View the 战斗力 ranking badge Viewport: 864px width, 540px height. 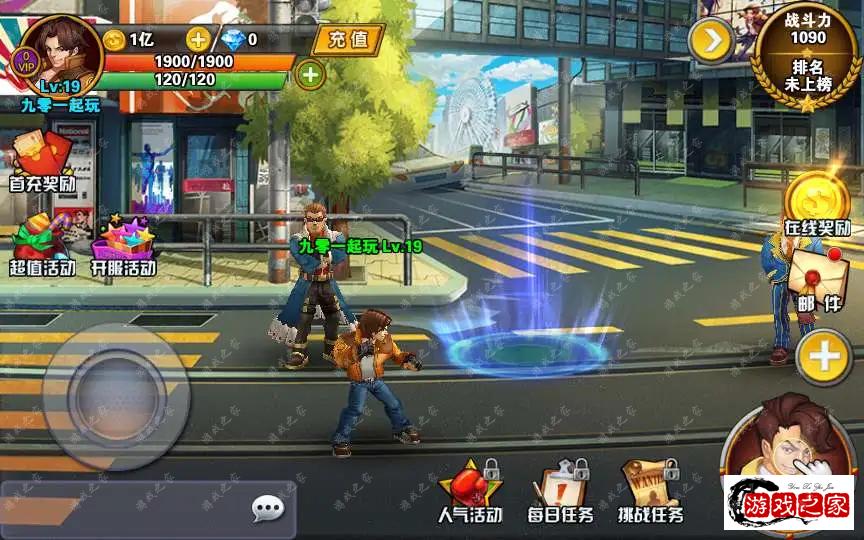[808, 55]
